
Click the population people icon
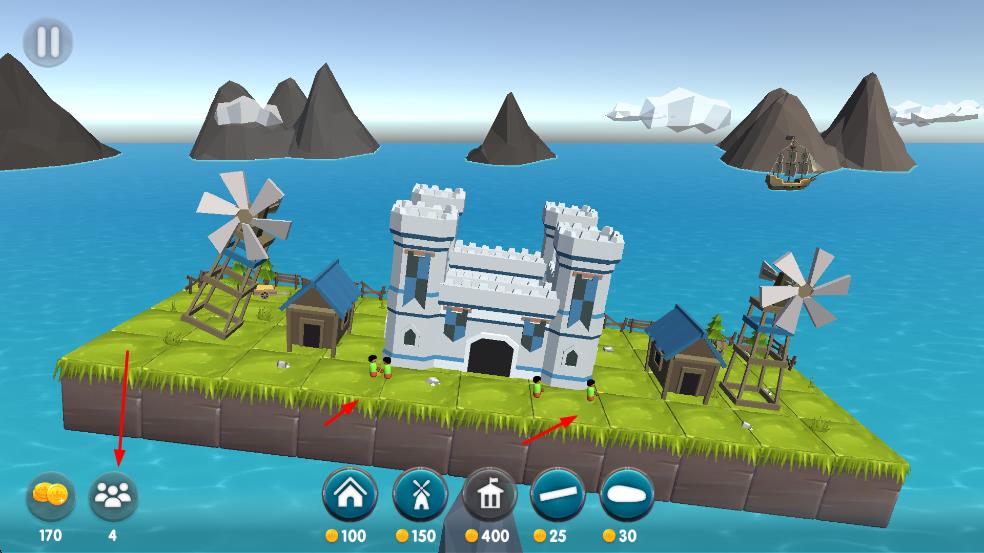(x=113, y=495)
